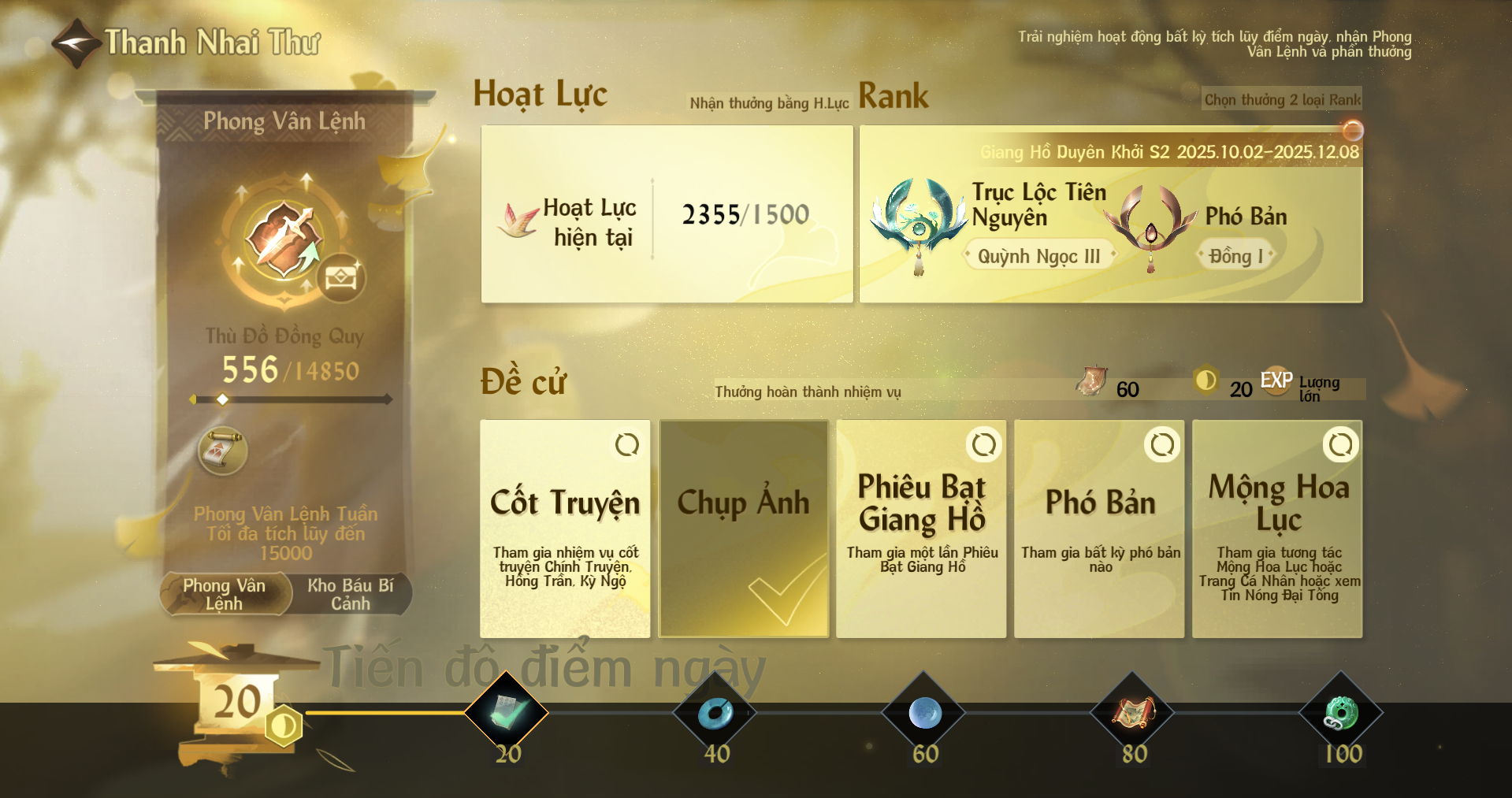Refresh the Mộng Hoa Lục task
The width and height of the screenshot is (1512, 798).
1340,445
